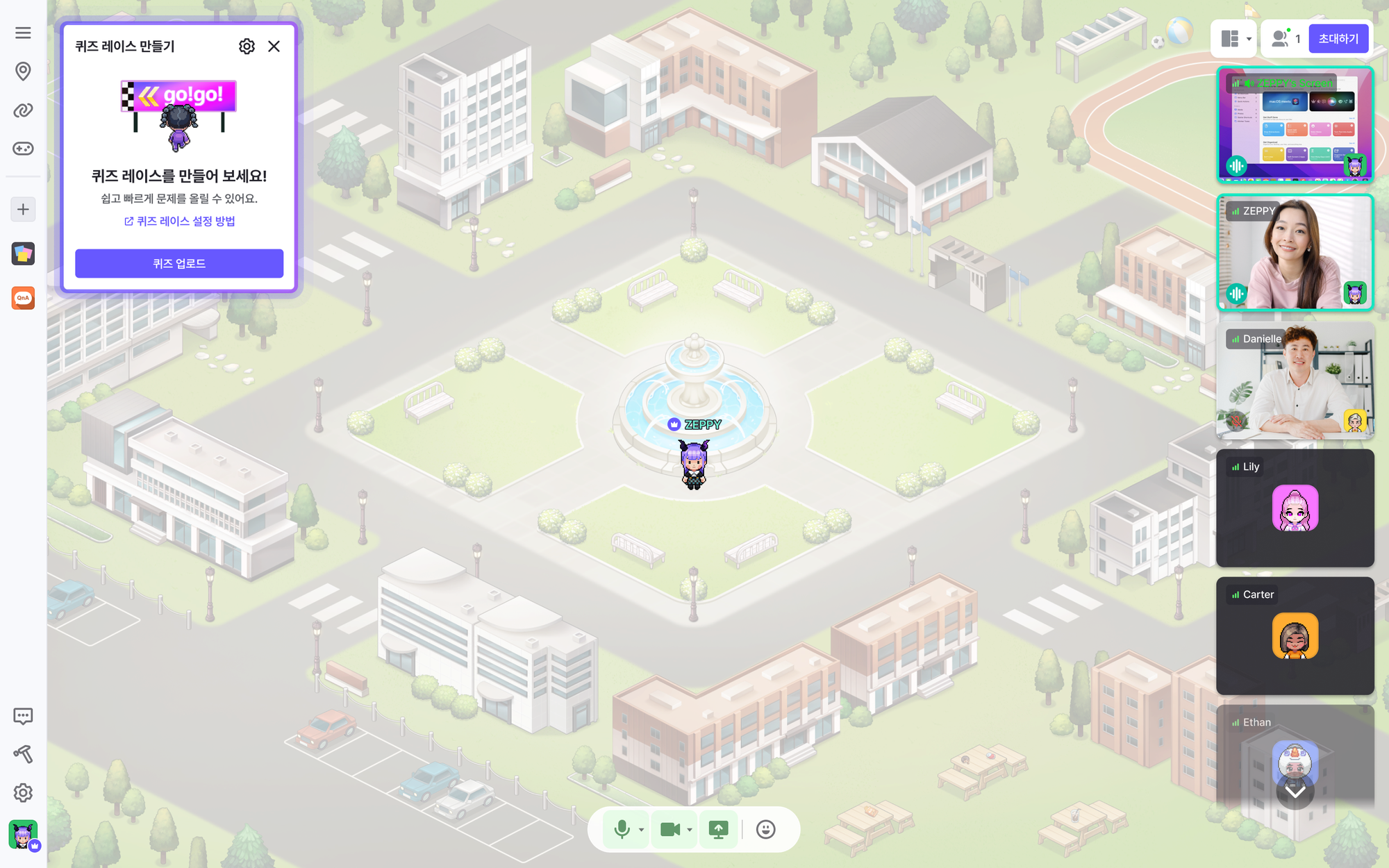Click the location pin icon
This screenshot has height=868, width=1389.
coord(23,71)
